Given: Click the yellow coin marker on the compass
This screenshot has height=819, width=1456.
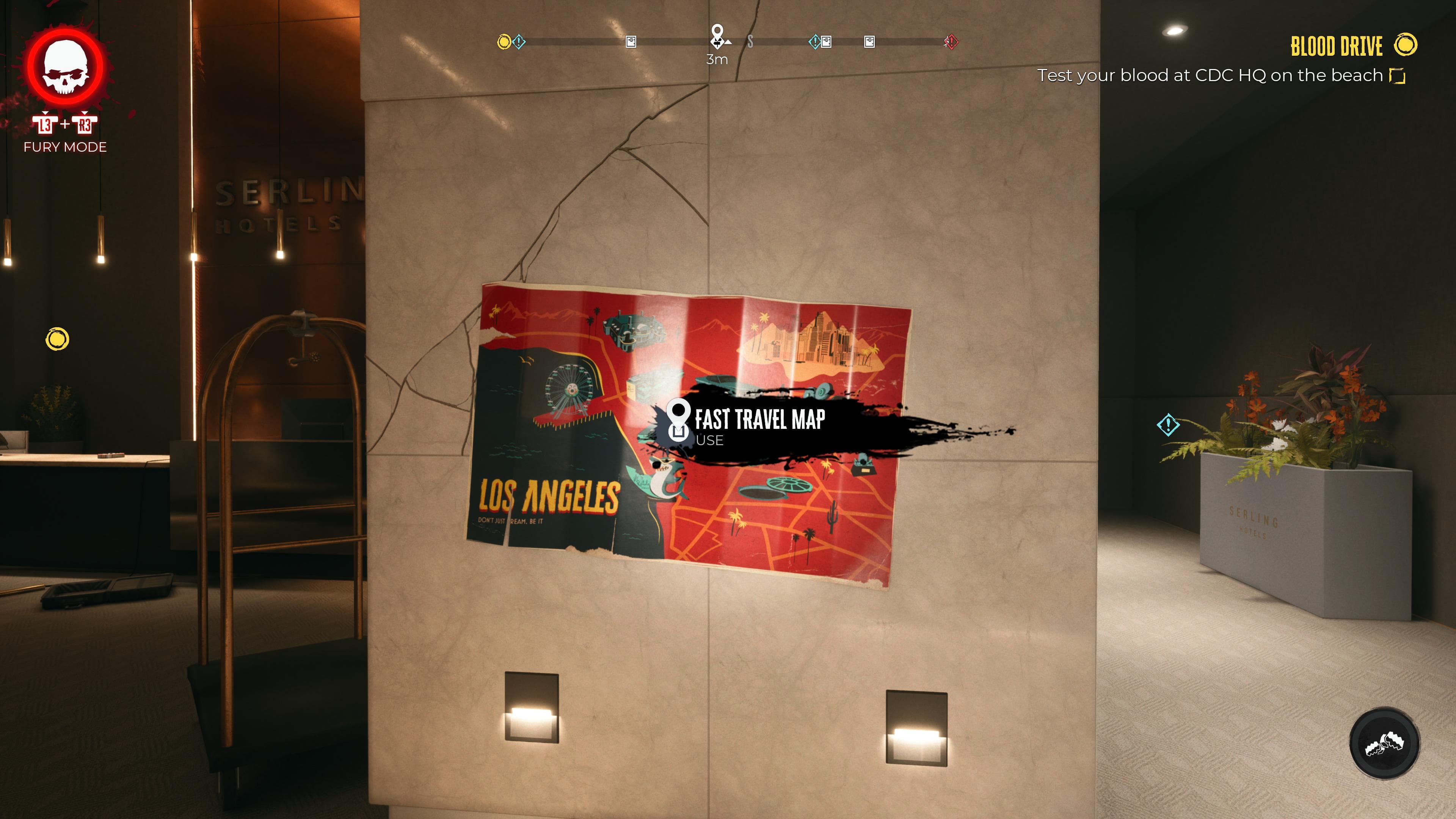Looking at the screenshot, I should 505,41.
